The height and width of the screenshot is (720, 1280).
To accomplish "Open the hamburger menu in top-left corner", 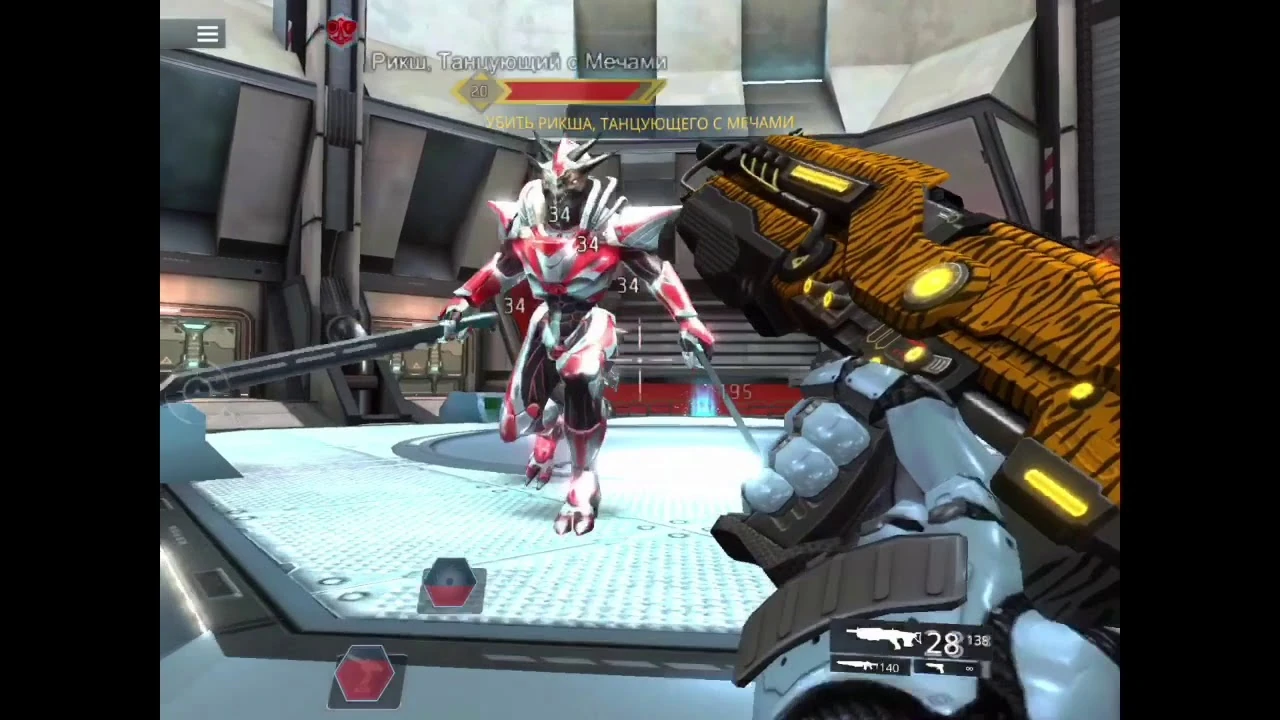I will 207,34.
